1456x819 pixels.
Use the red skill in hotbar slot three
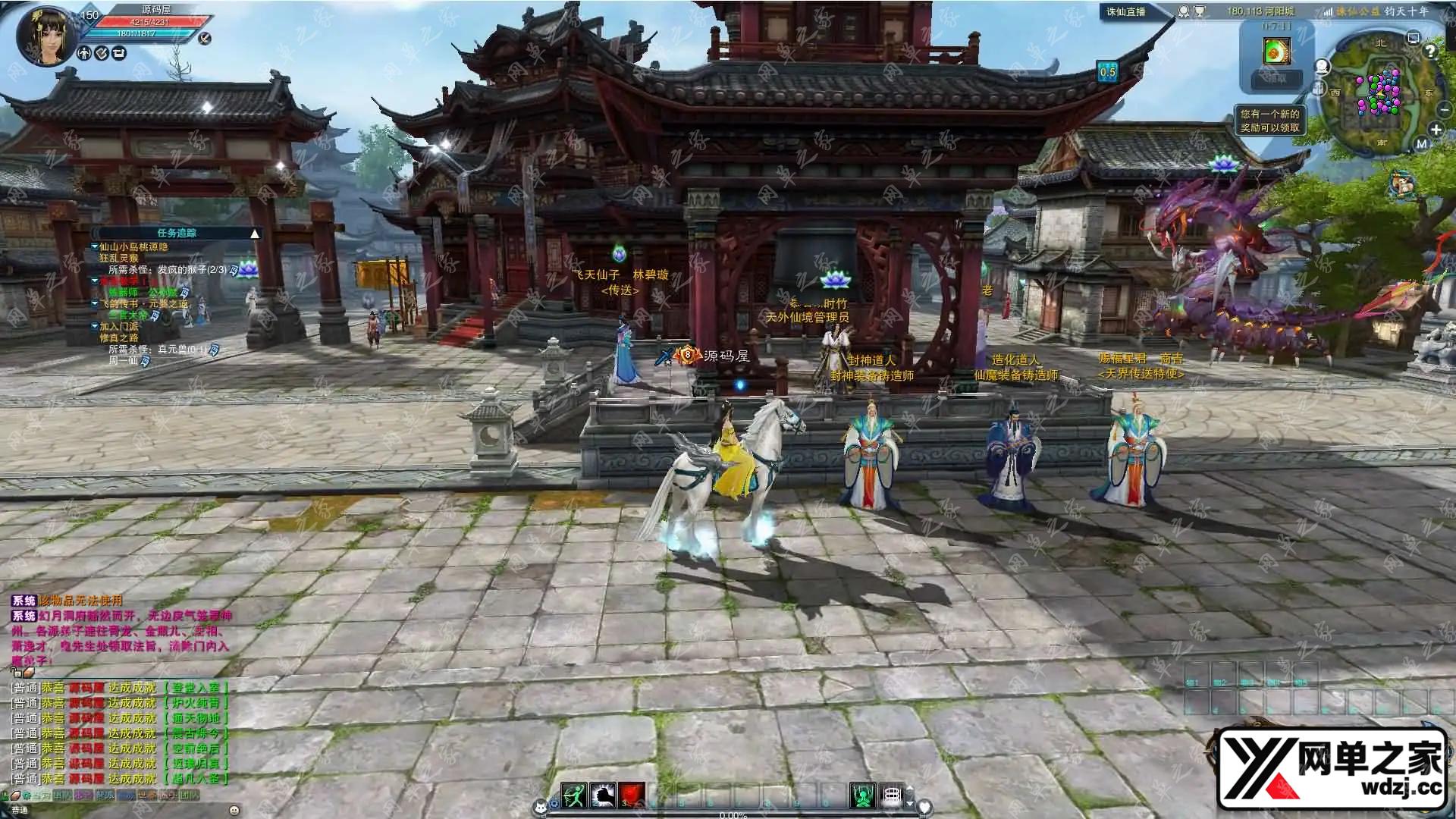632,795
